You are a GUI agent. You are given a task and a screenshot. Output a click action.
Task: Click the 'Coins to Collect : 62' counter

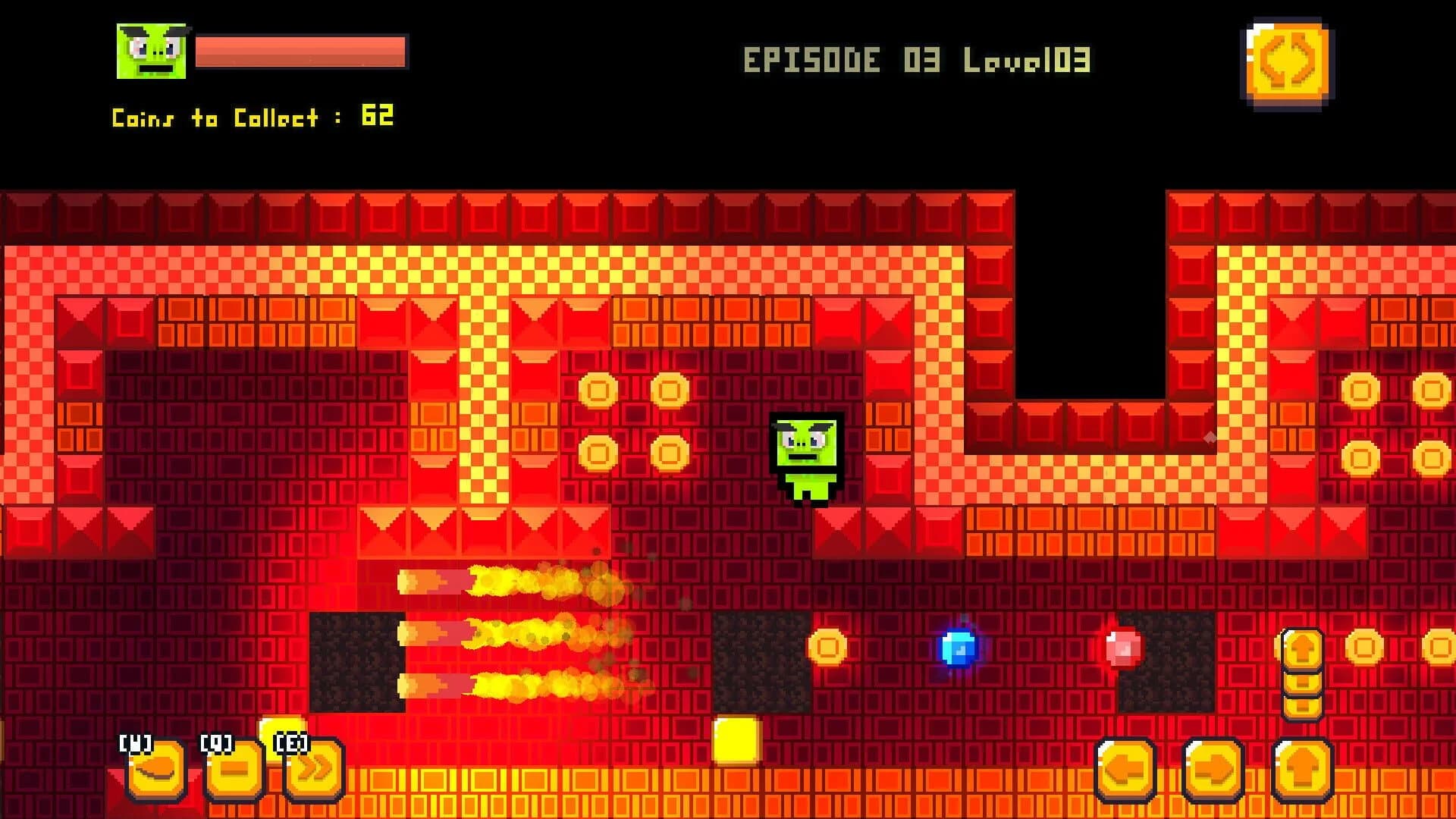click(250, 115)
